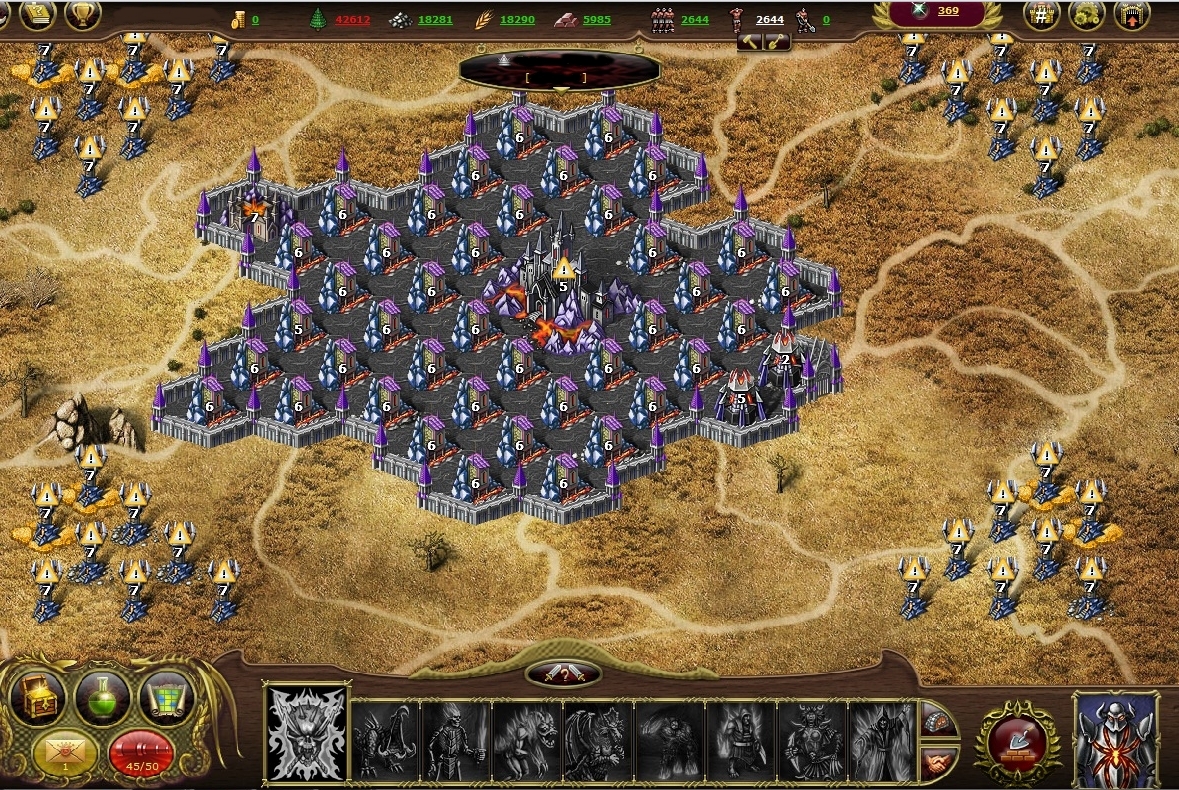Choose the hooded reaper unit portrait

883,740
